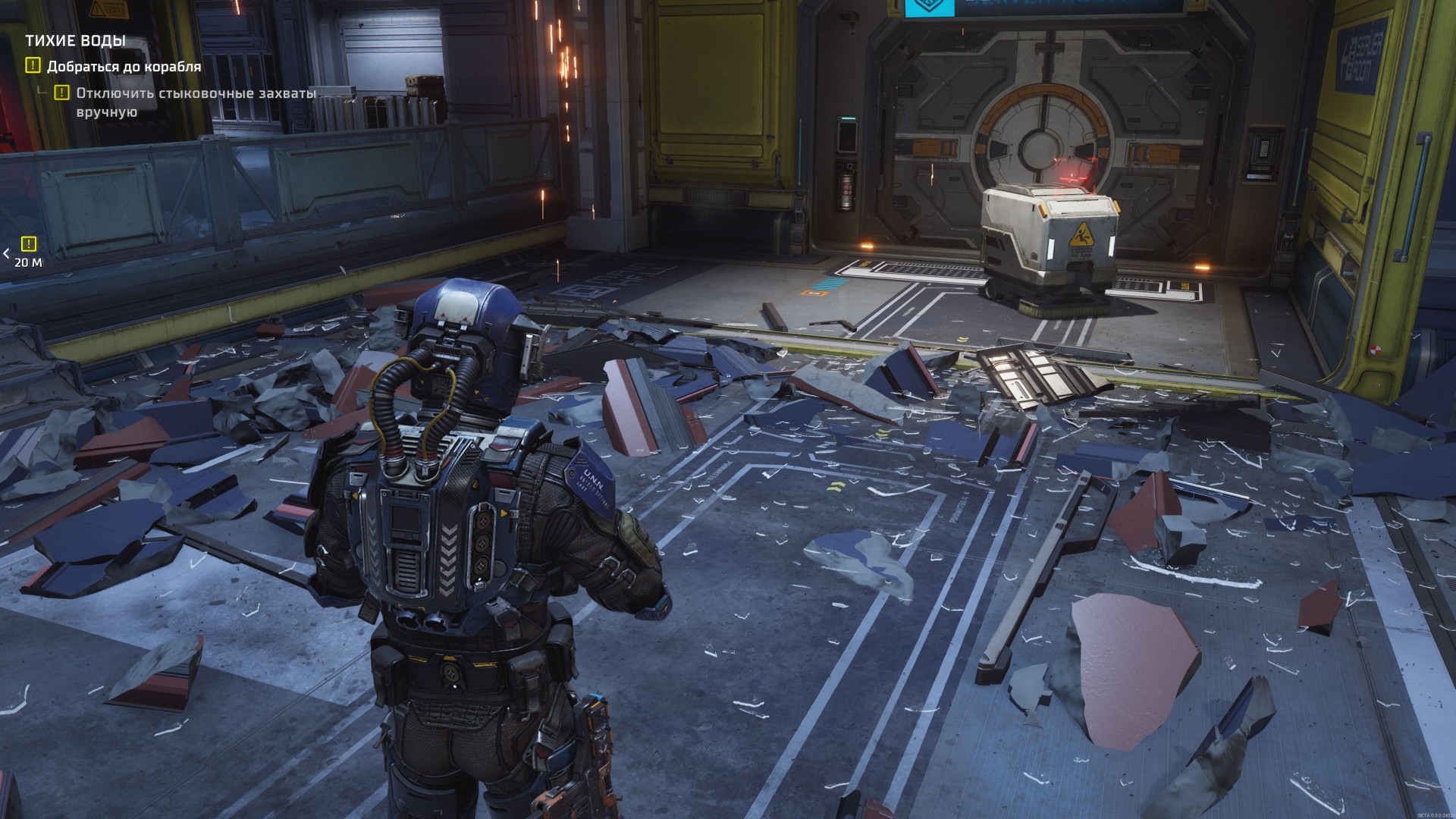Image resolution: width=1456 pixels, height=819 pixels.
Task: Select the waypoint exclamation marker above '20 М'
Action: pos(27,244)
